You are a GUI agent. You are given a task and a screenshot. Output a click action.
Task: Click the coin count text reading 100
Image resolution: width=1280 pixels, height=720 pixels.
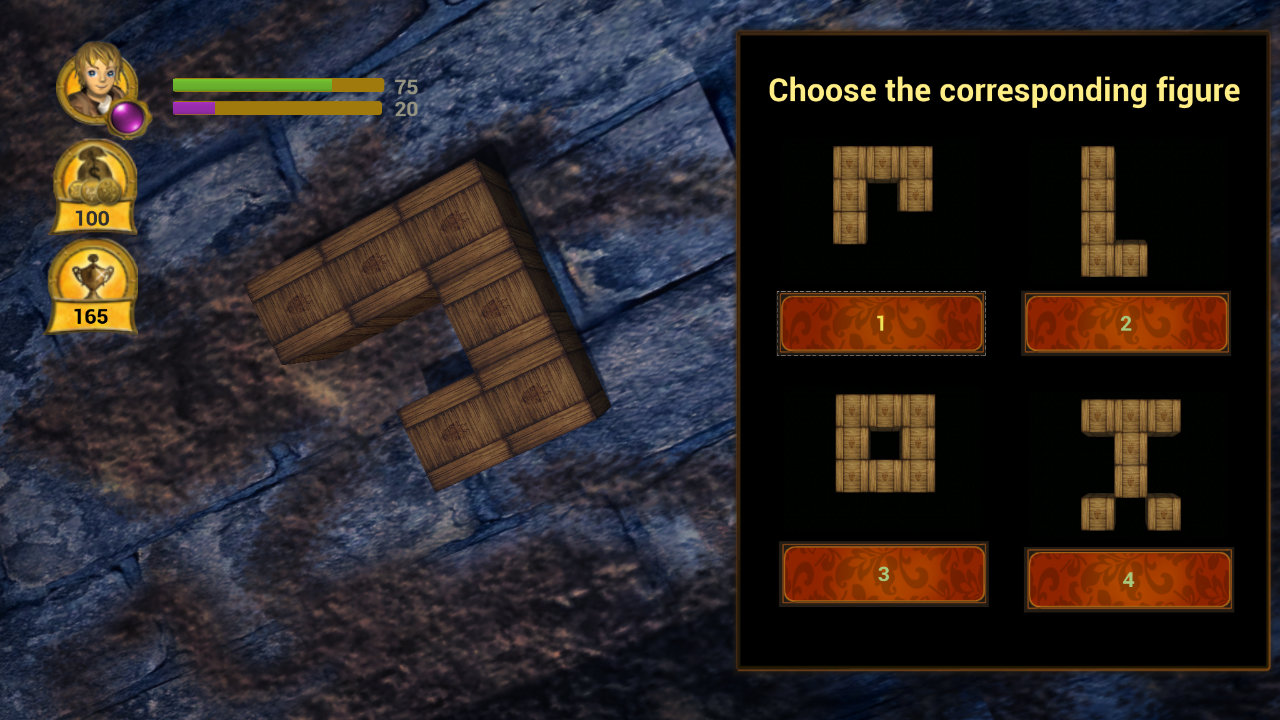coord(93,218)
